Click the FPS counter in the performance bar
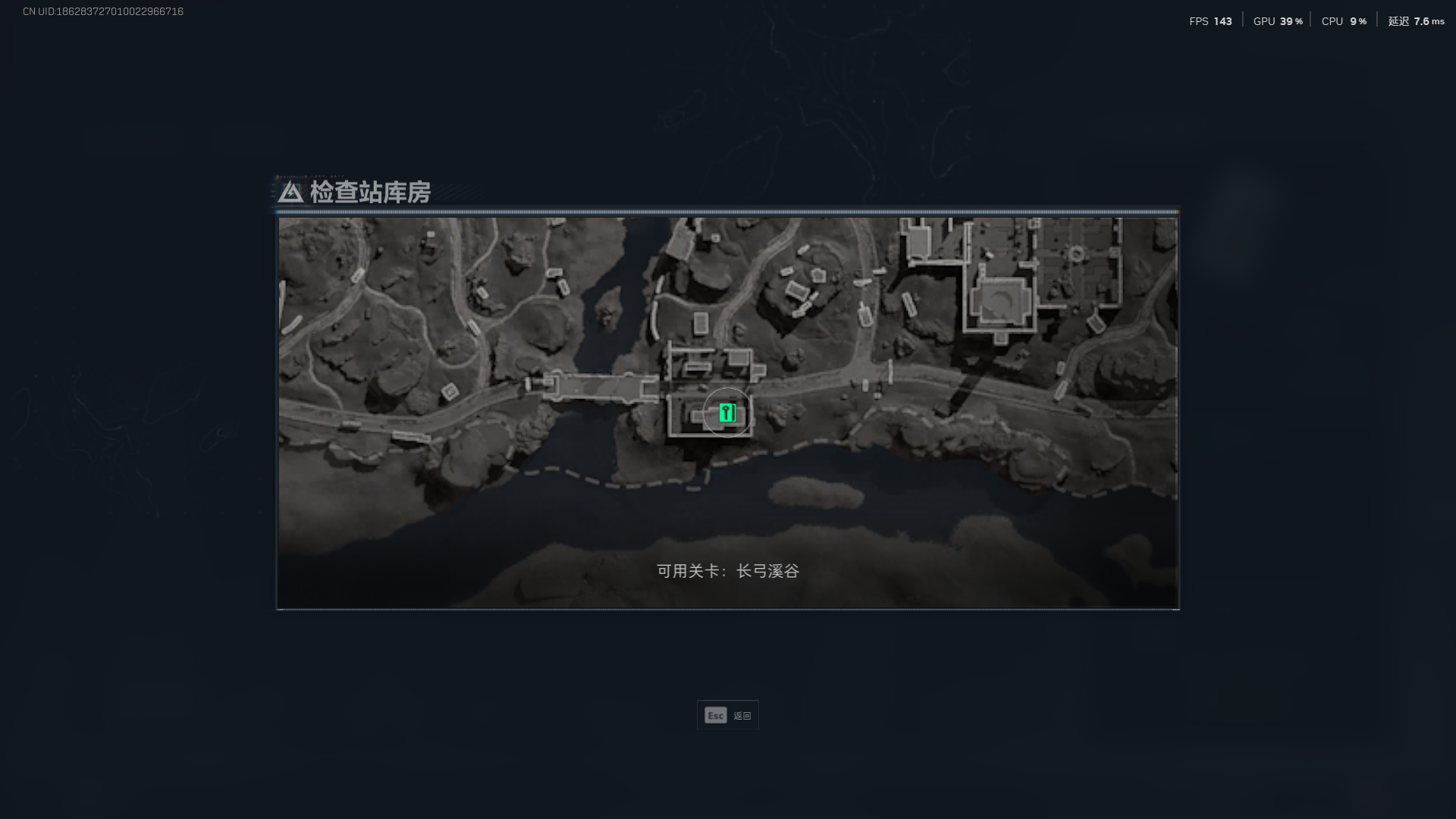1456x819 pixels. pos(1211,20)
